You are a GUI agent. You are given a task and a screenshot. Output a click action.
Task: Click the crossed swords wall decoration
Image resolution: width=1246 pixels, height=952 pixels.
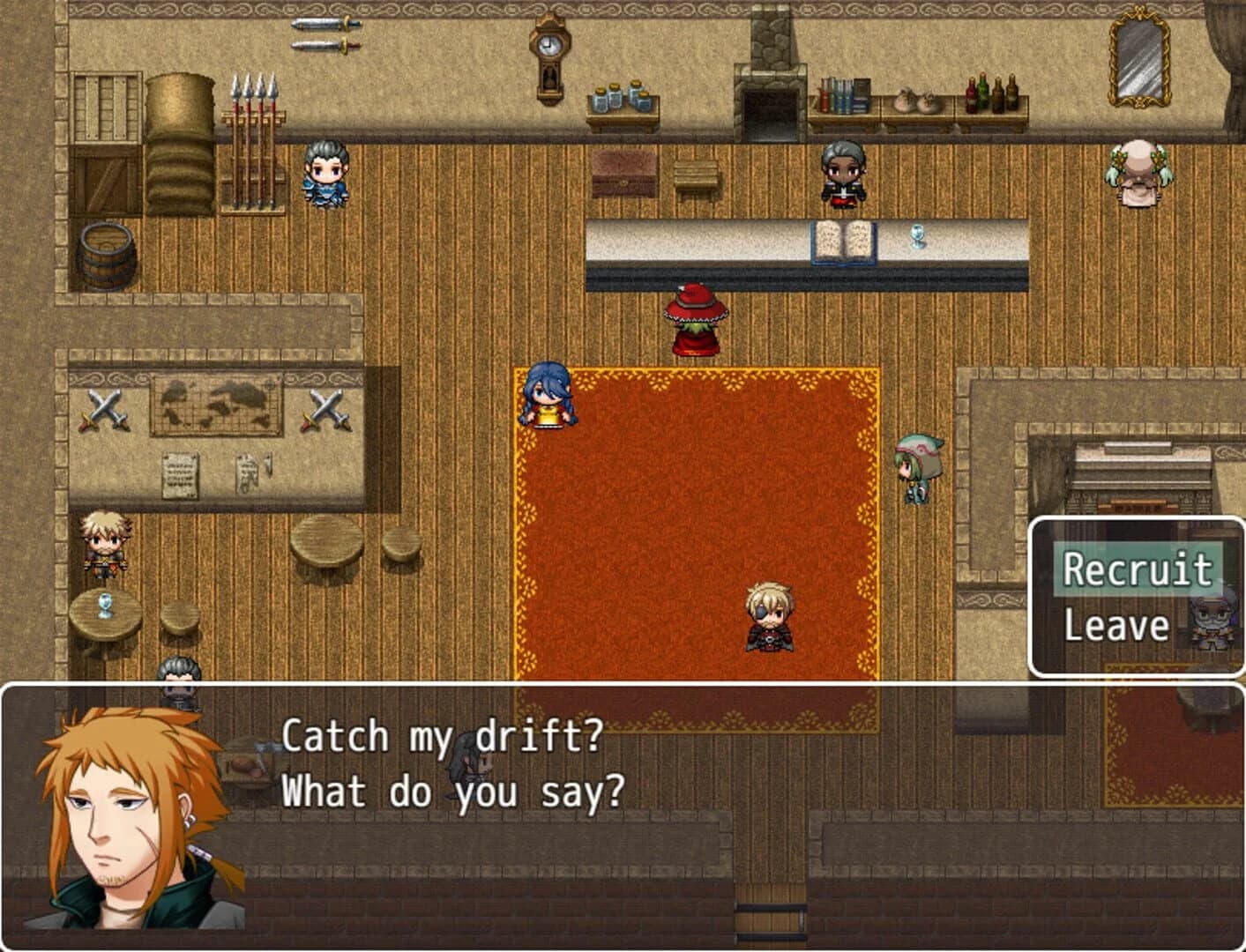click(105, 407)
